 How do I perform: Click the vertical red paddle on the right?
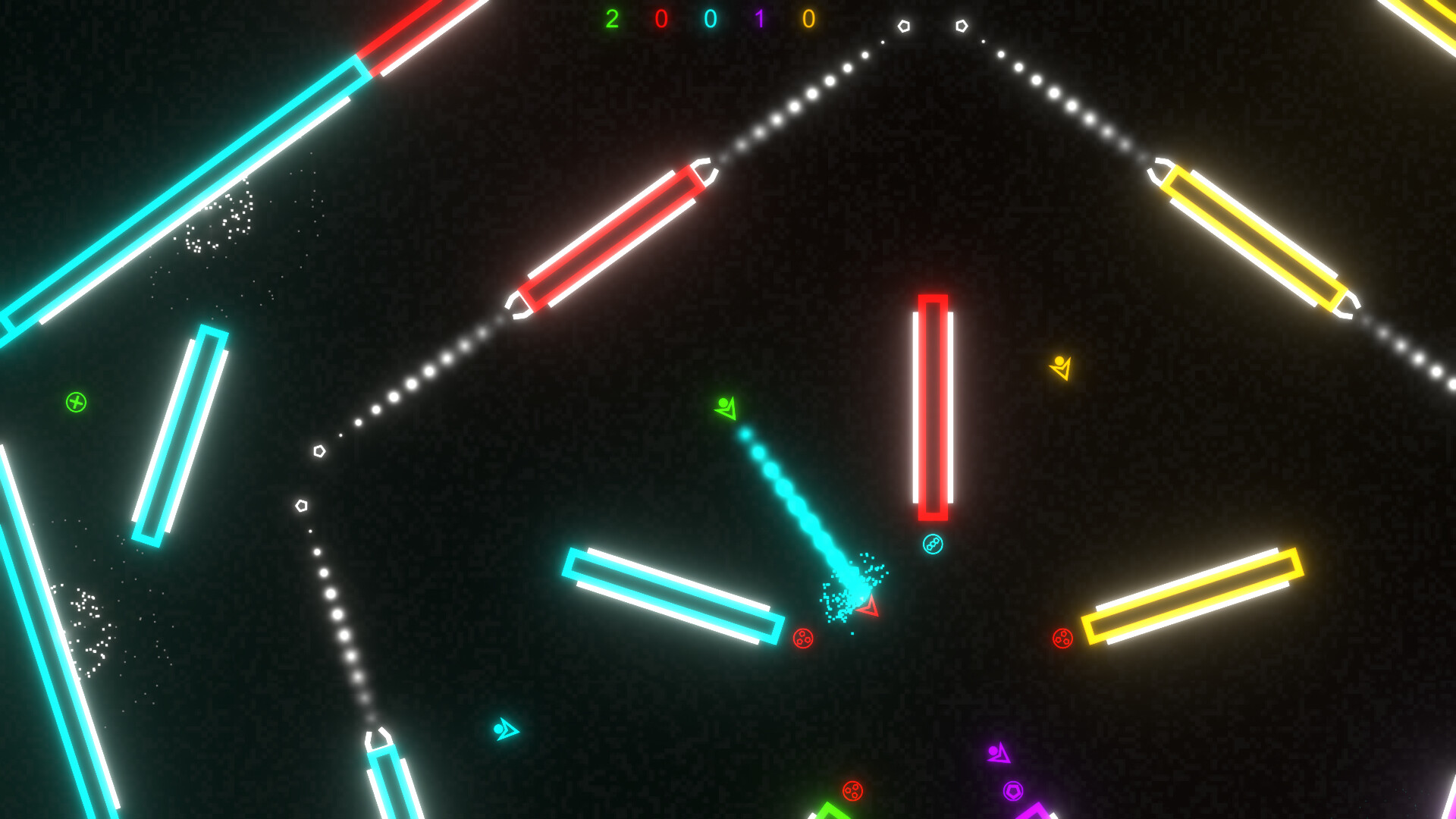click(x=934, y=407)
